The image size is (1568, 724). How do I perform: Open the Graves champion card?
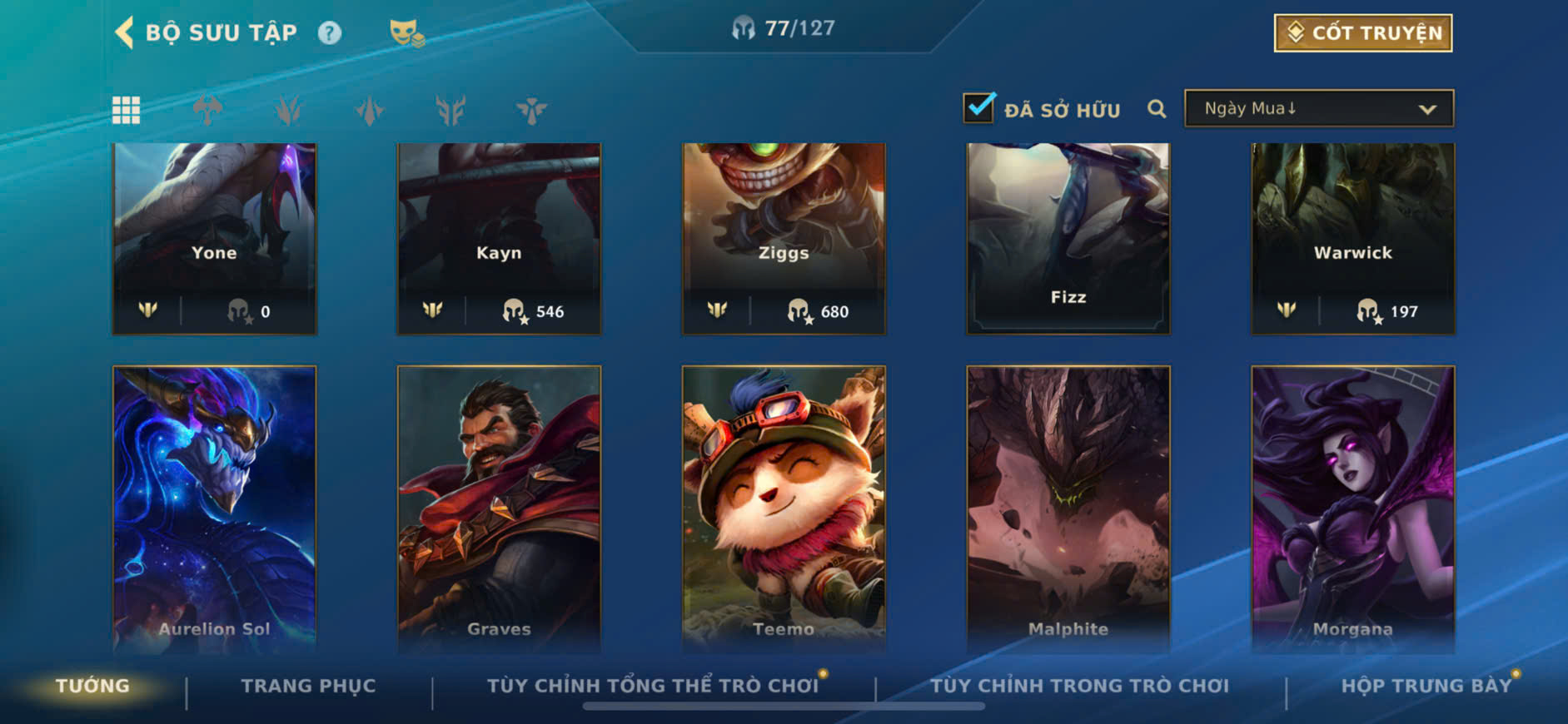coord(499,508)
